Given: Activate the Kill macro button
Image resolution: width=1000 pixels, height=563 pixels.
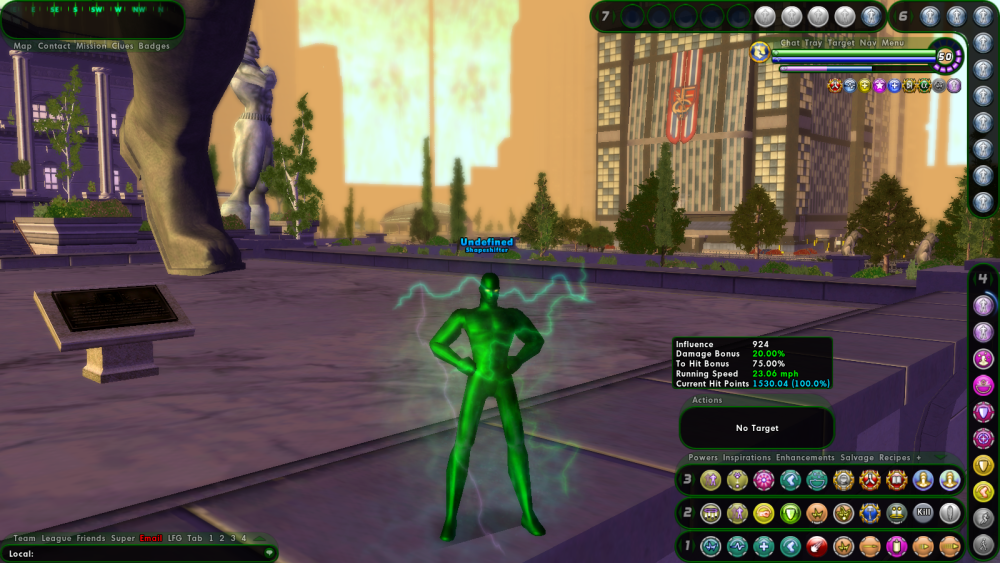Looking at the screenshot, I should [924, 513].
